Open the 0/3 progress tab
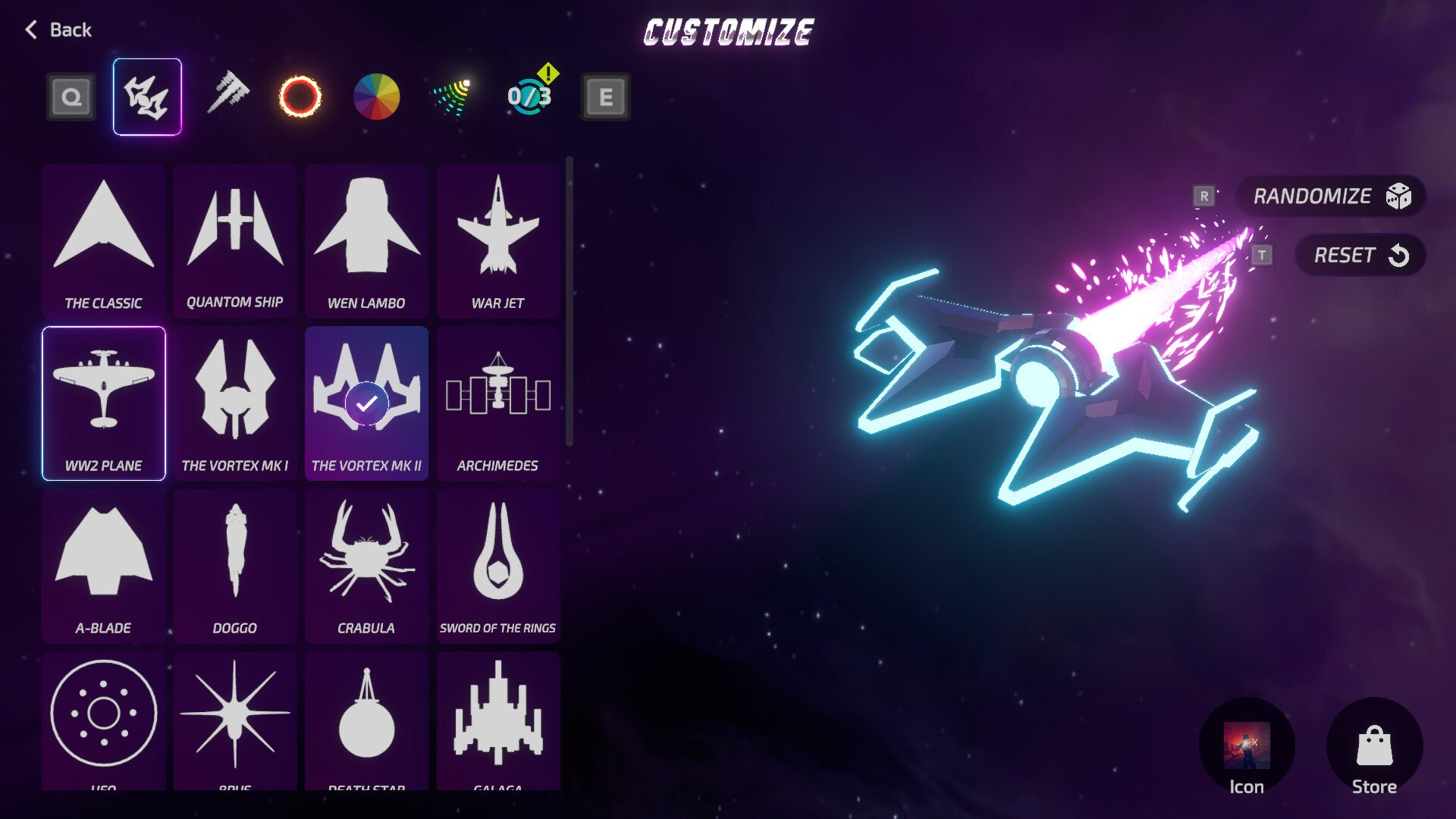The width and height of the screenshot is (1456, 819). pyautogui.click(x=529, y=96)
